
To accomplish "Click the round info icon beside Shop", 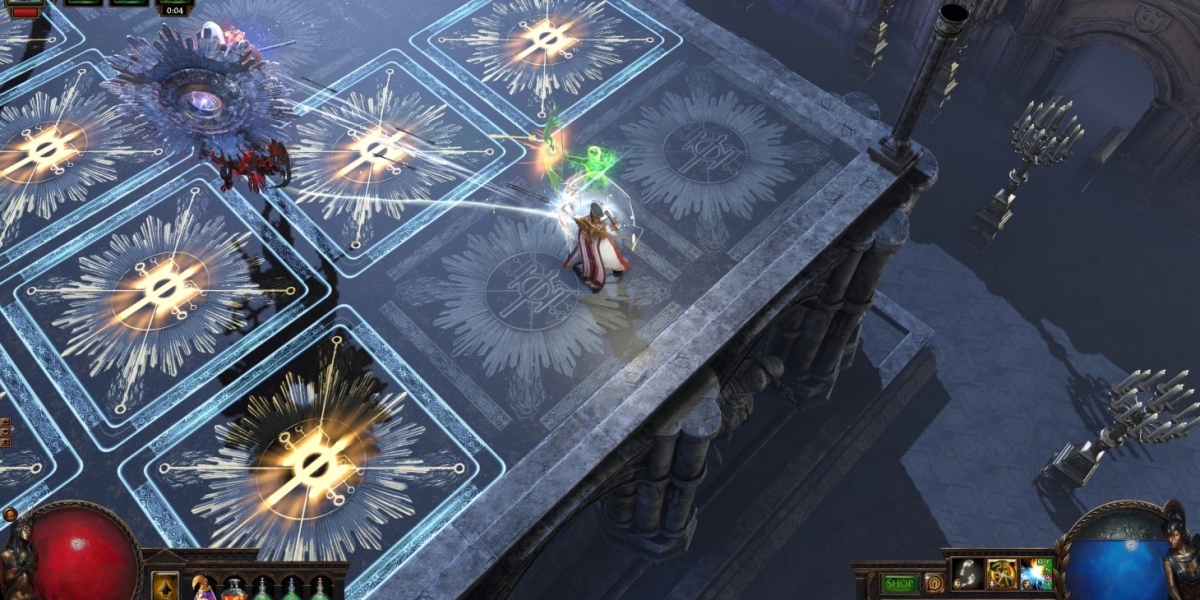I will point(934,583).
